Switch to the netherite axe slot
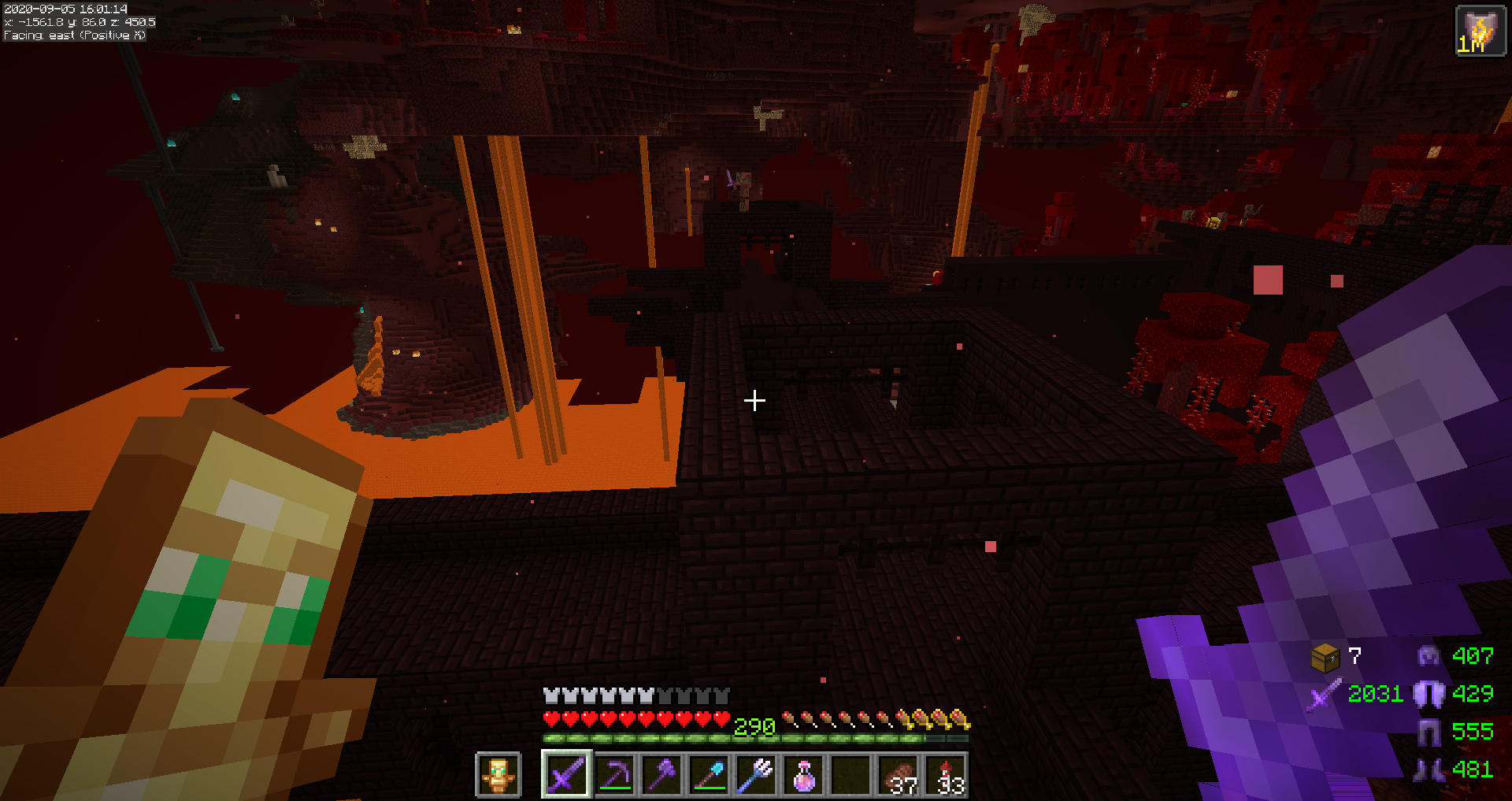This screenshot has height=801, width=1512. pos(661,775)
